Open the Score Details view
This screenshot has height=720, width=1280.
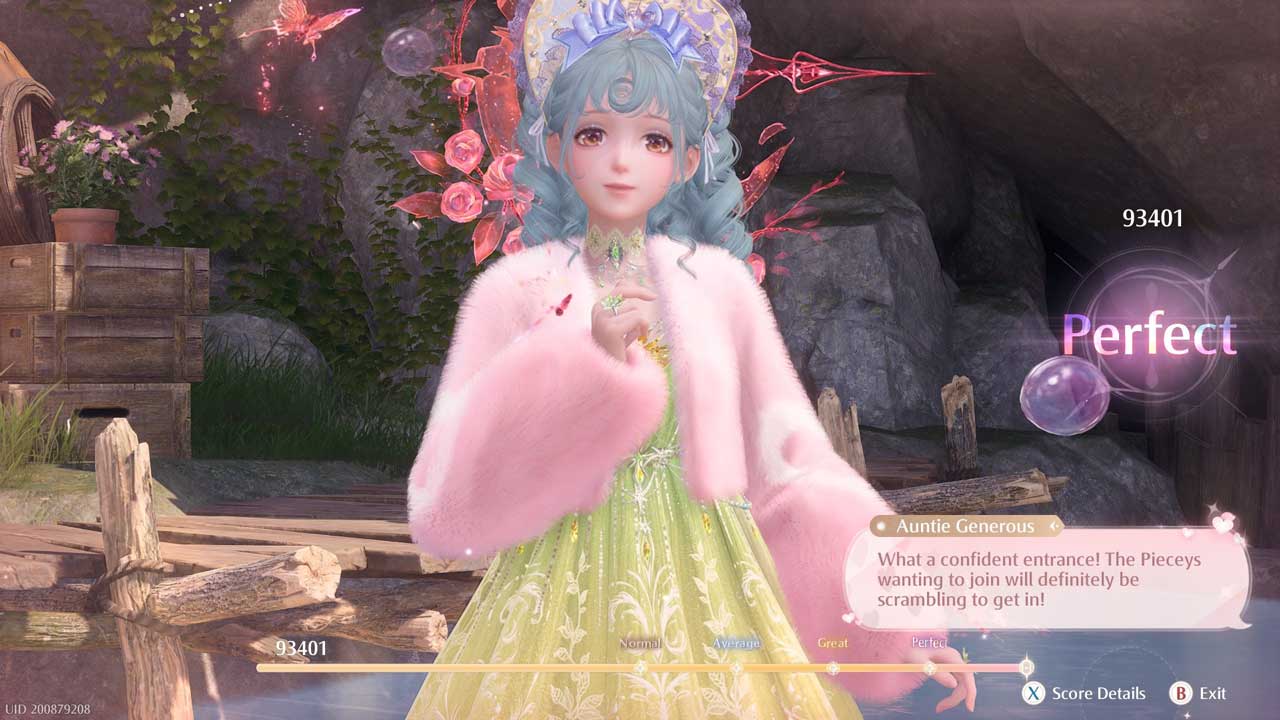(1084, 693)
